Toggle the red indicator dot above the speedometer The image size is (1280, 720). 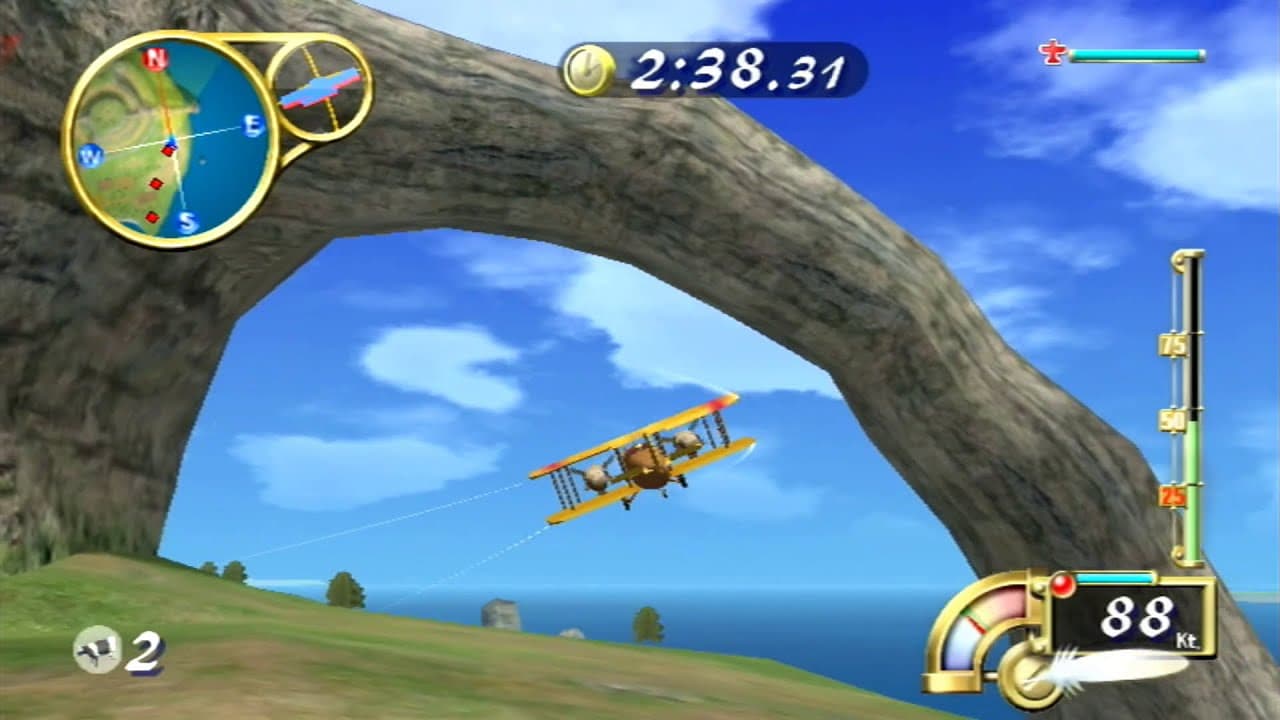(x=1062, y=585)
